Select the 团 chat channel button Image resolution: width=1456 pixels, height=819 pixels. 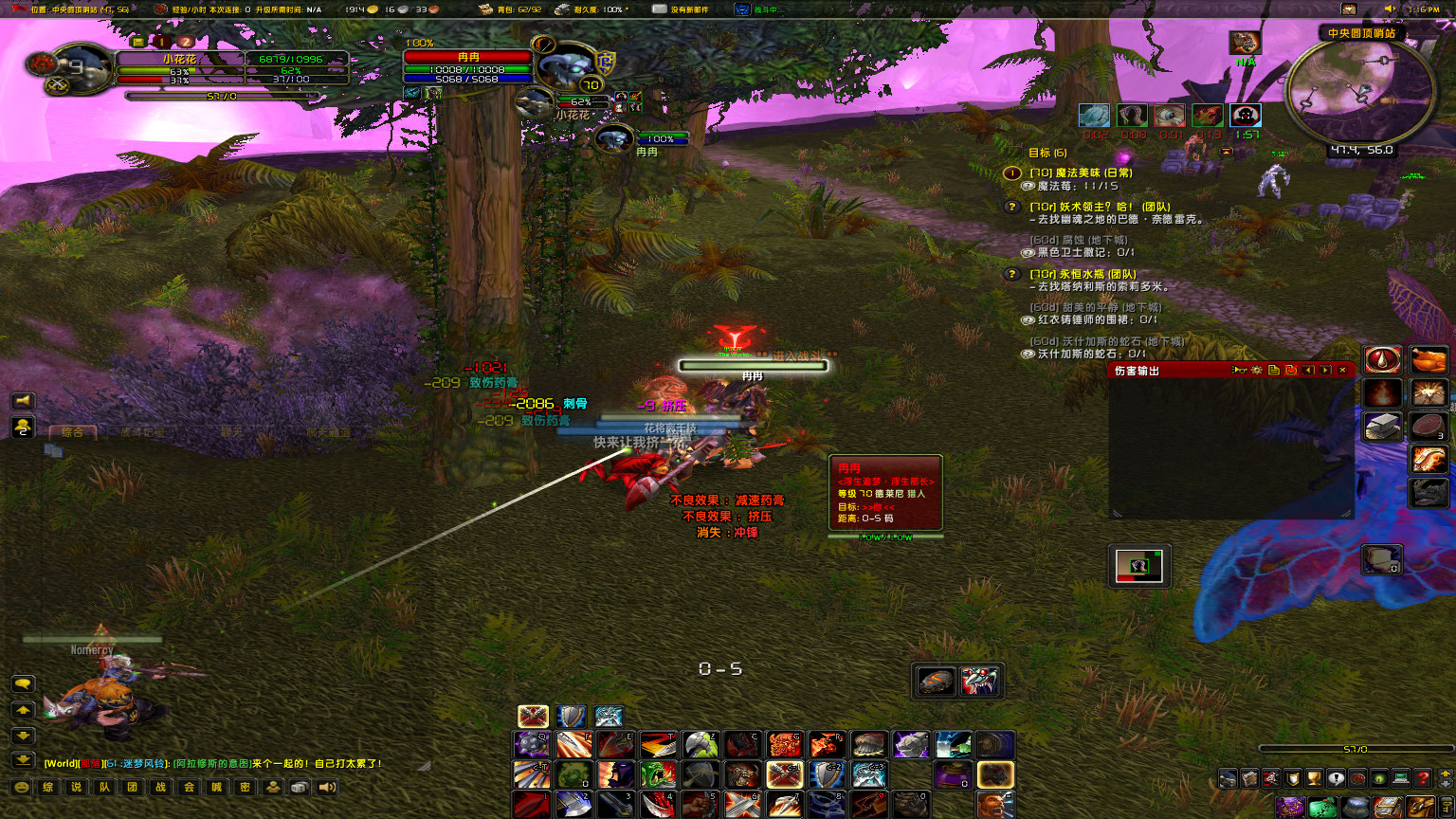point(132,787)
